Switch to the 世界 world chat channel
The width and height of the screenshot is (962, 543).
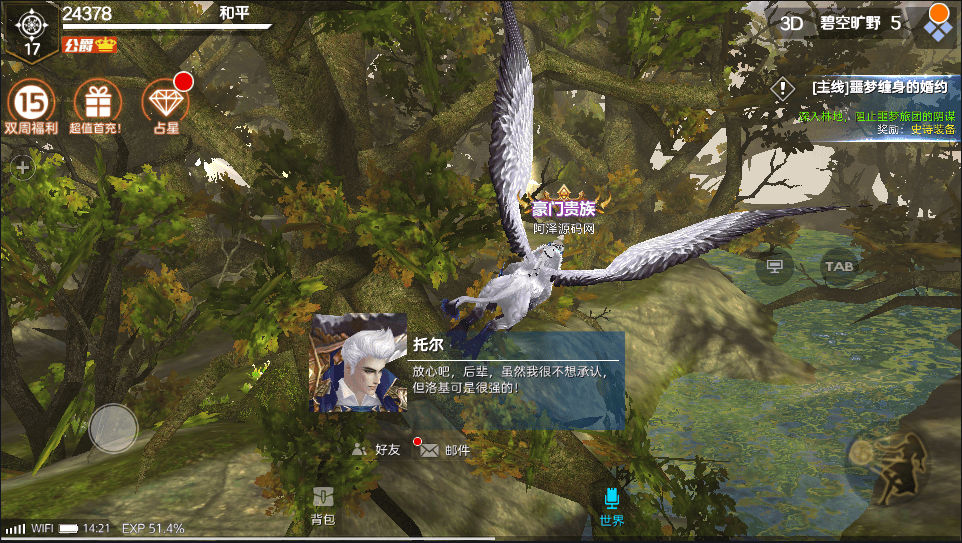point(612,504)
